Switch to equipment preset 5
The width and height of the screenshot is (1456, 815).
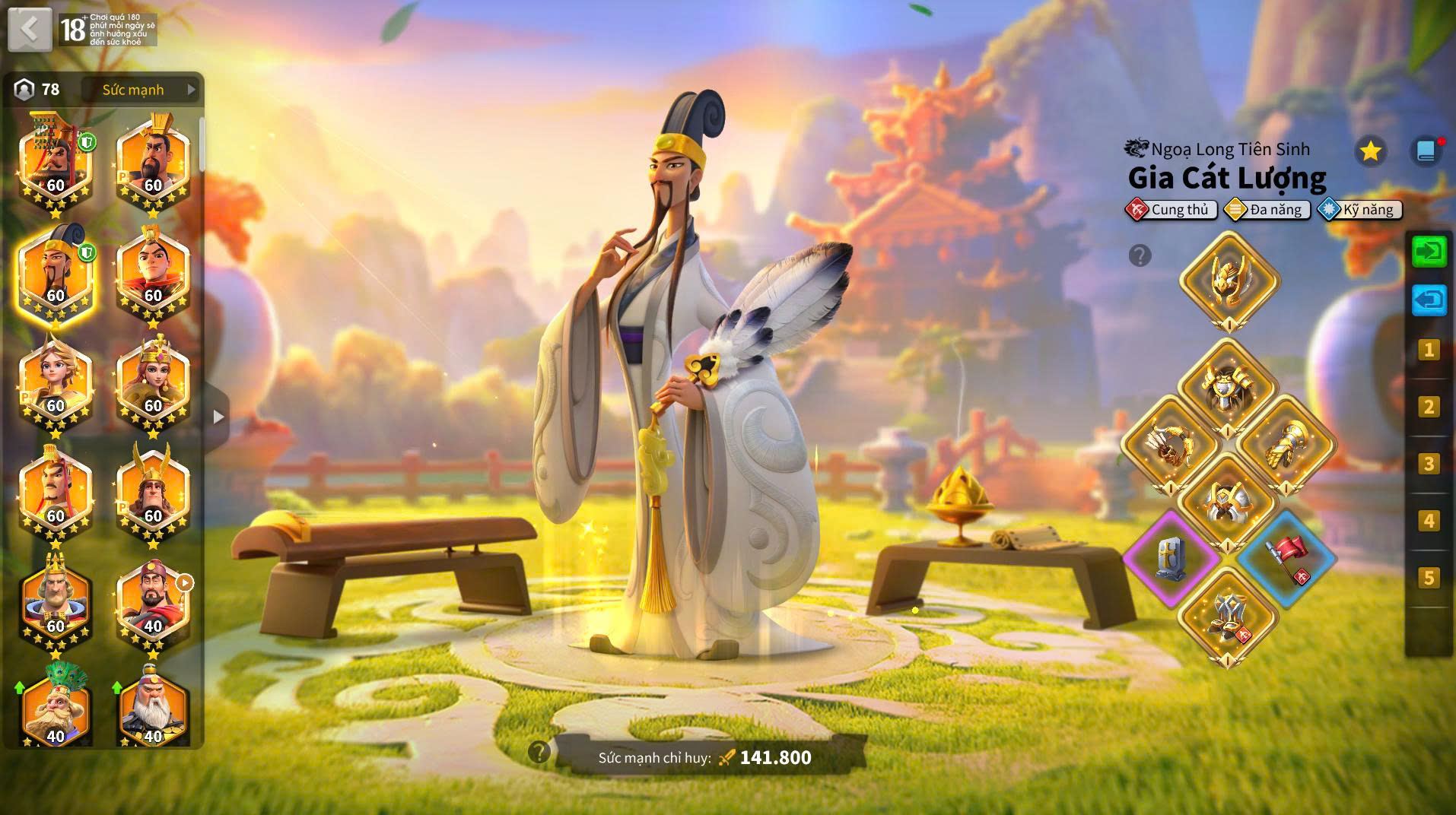coord(1429,578)
